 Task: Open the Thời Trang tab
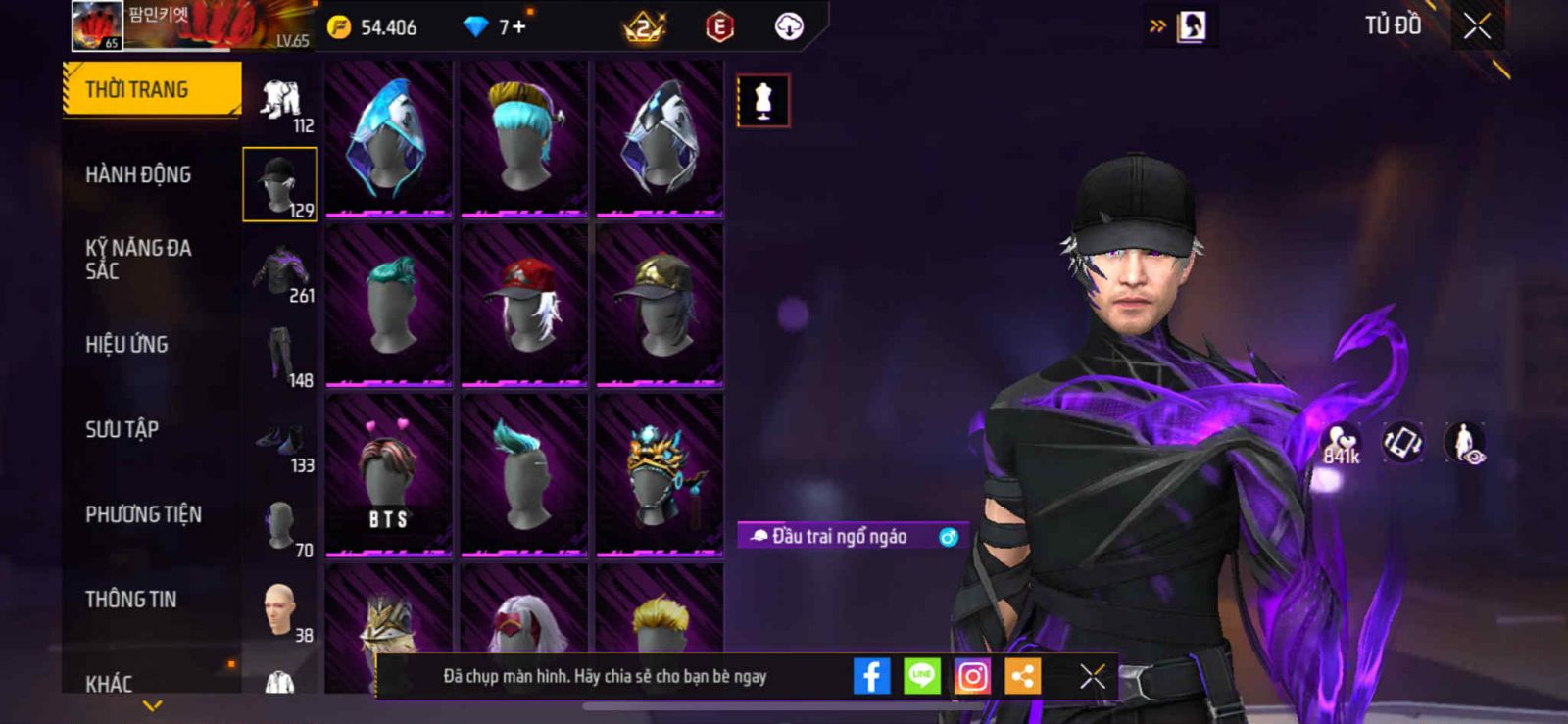pyautogui.click(x=151, y=89)
